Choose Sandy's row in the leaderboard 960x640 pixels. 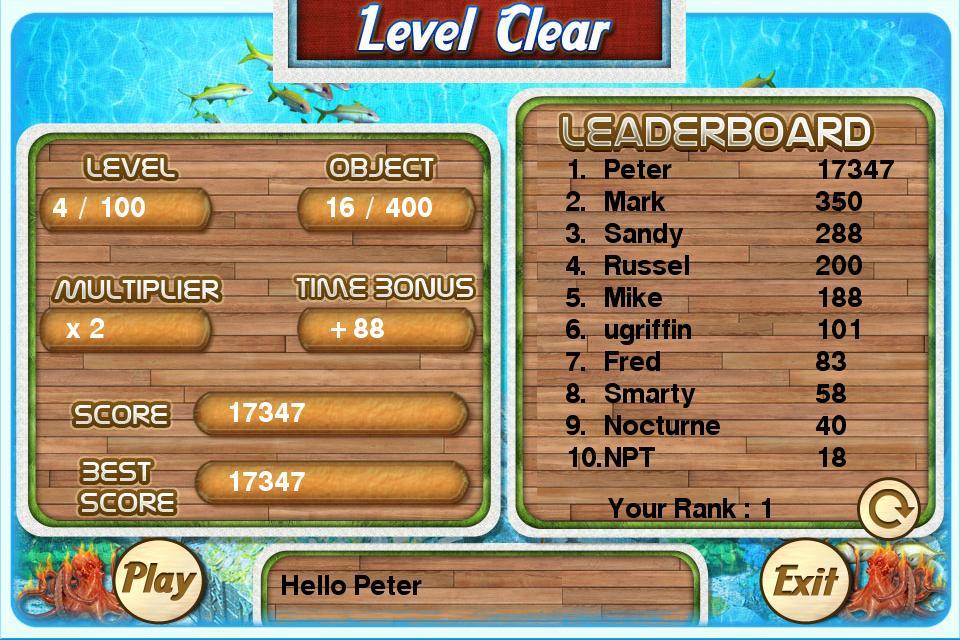pos(727,234)
